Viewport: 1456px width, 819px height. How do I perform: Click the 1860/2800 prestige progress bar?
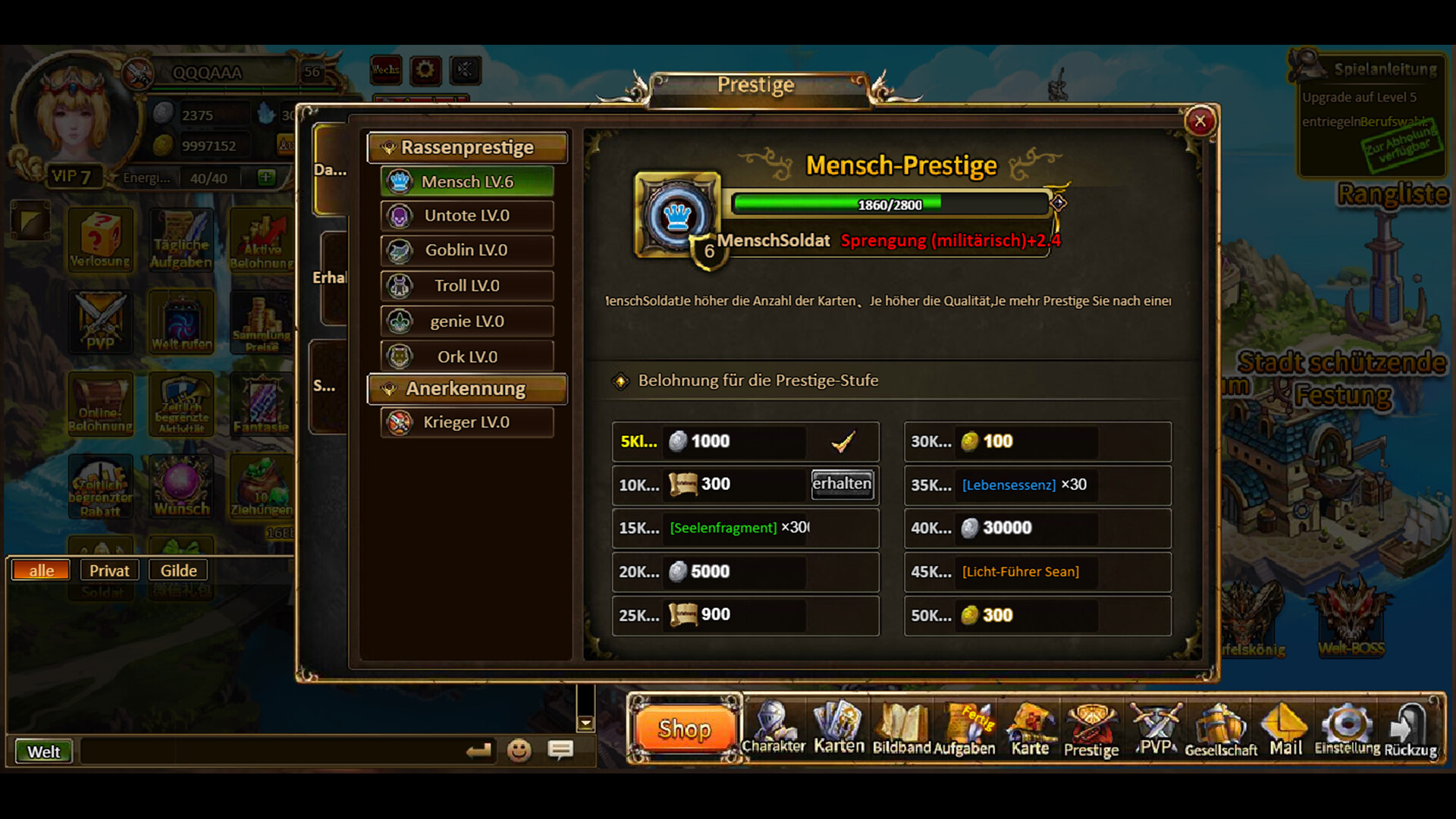(x=889, y=204)
